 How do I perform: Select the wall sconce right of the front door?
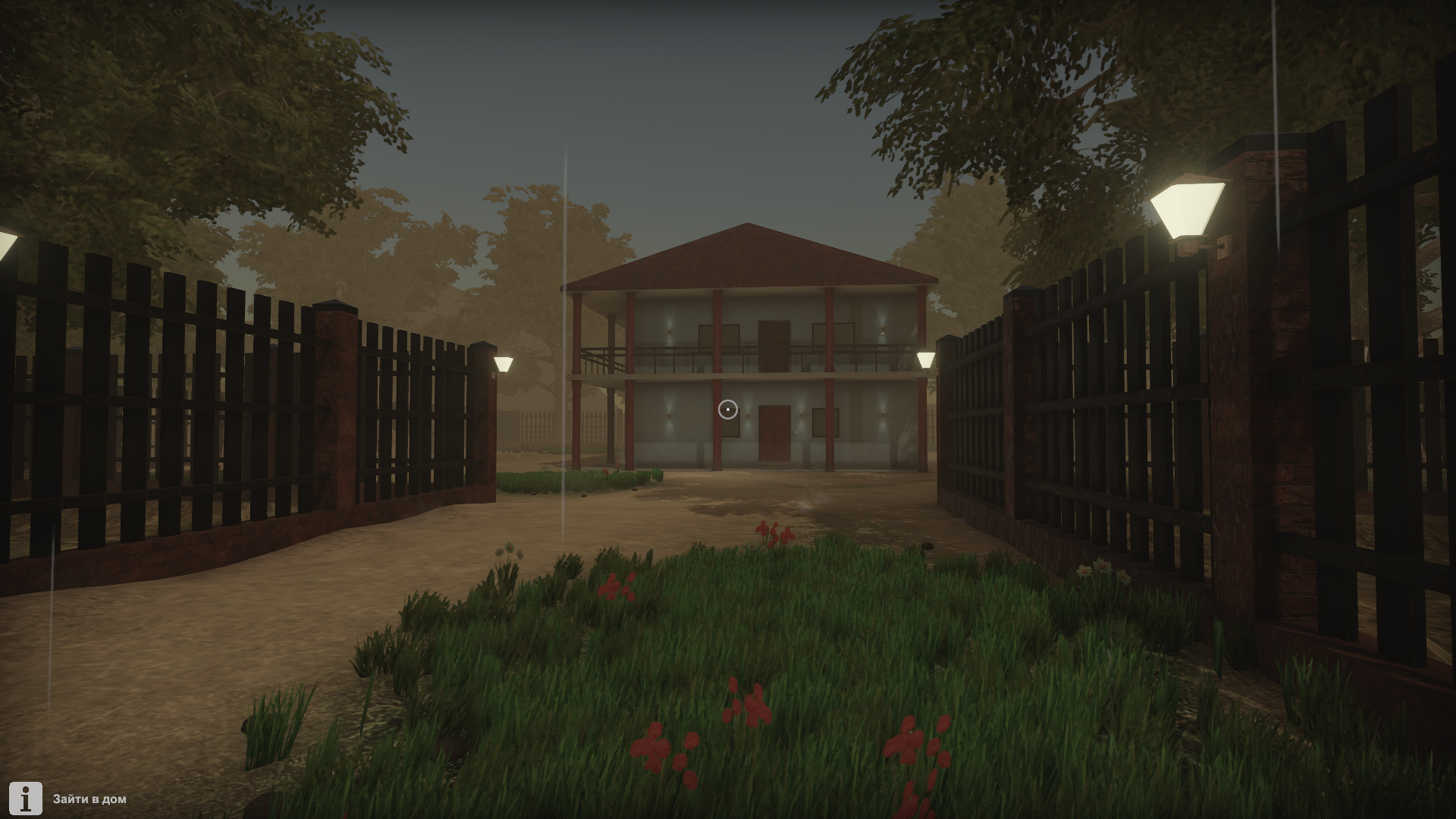tap(801, 416)
